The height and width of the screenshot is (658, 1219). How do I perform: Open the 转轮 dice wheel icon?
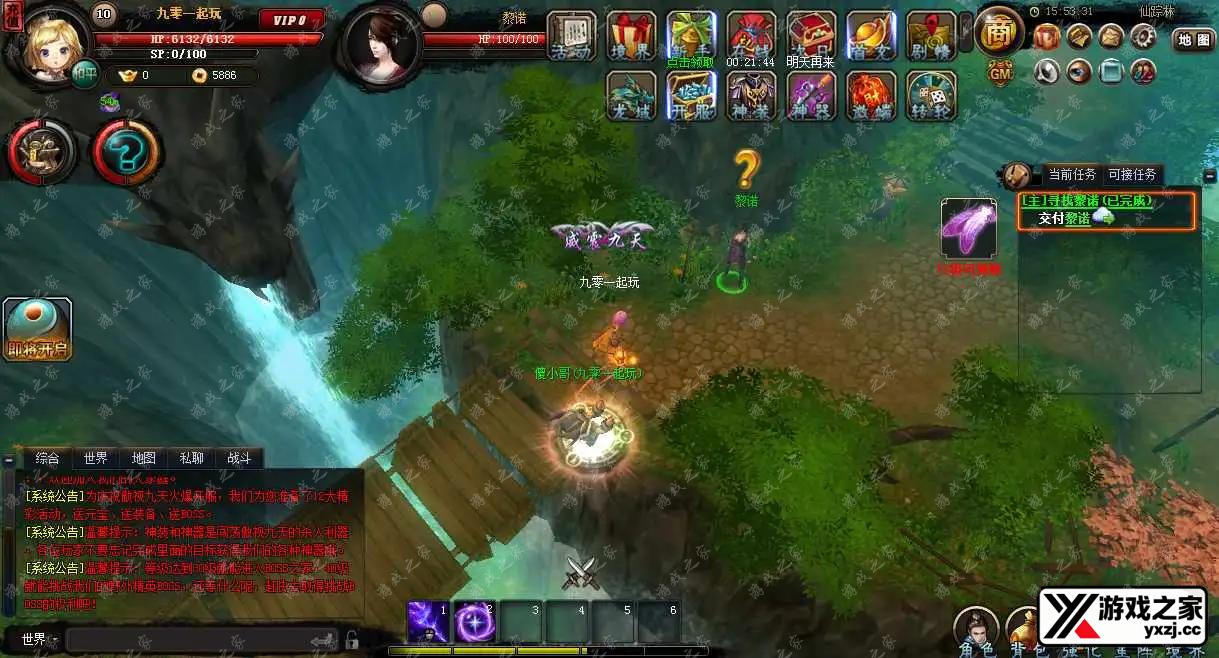pyautogui.click(x=931, y=97)
